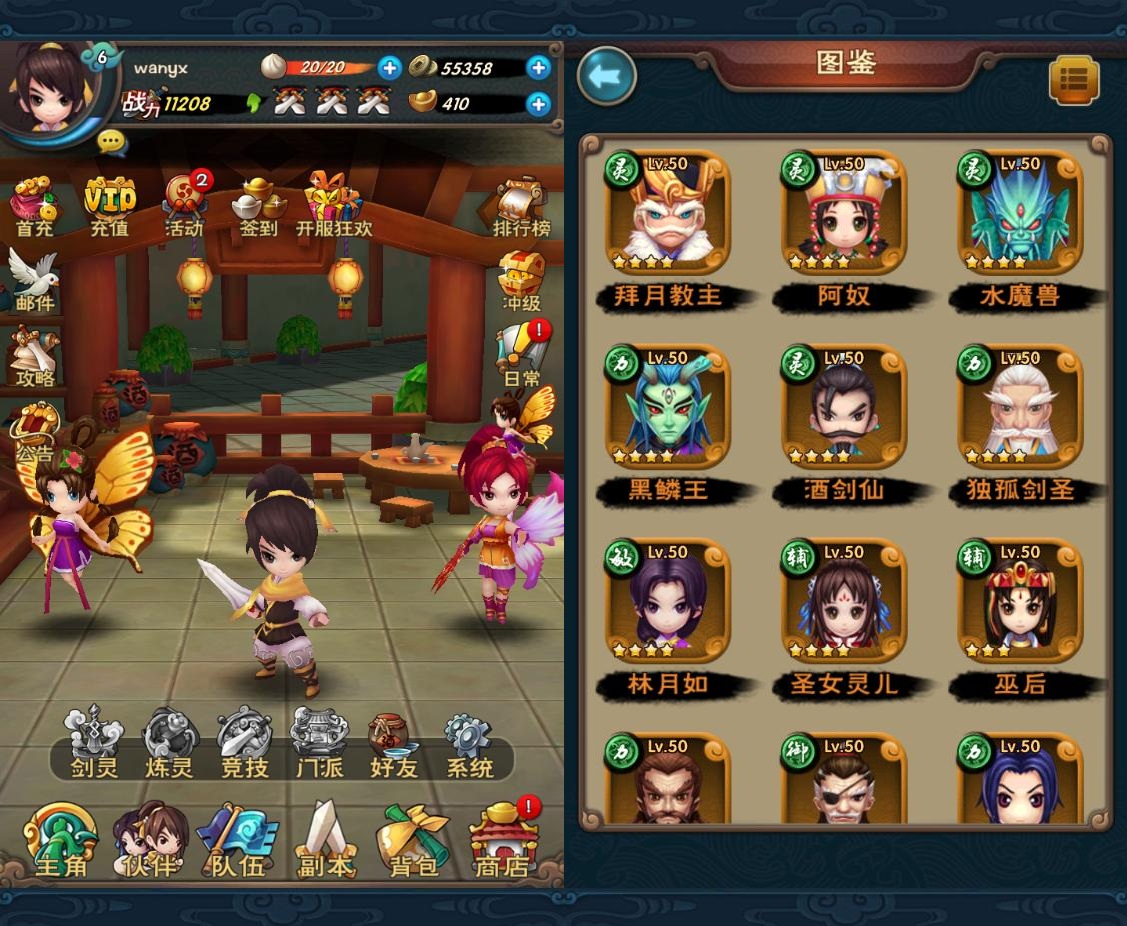Open the 活动 events icon
The image size is (1127, 926).
pos(185,205)
